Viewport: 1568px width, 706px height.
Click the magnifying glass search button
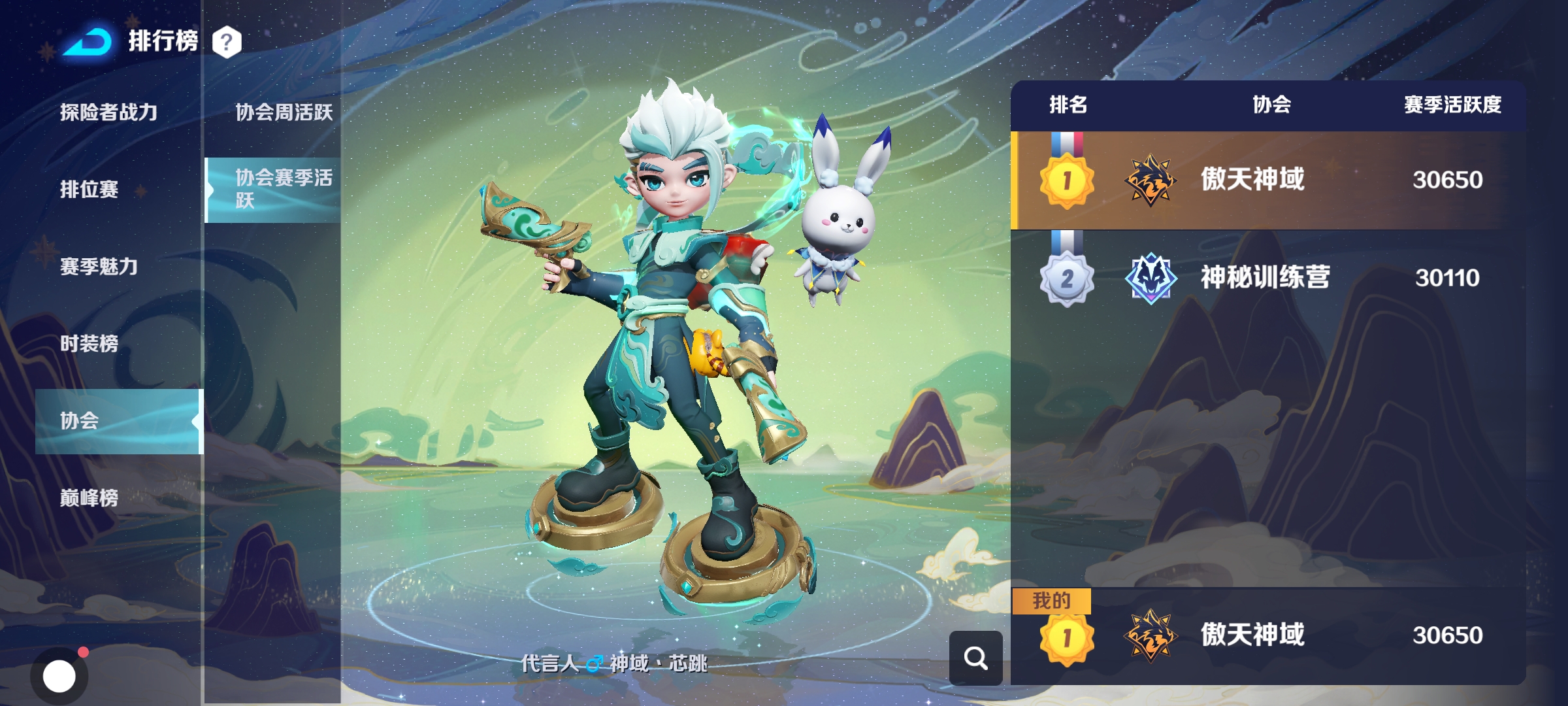point(975,658)
